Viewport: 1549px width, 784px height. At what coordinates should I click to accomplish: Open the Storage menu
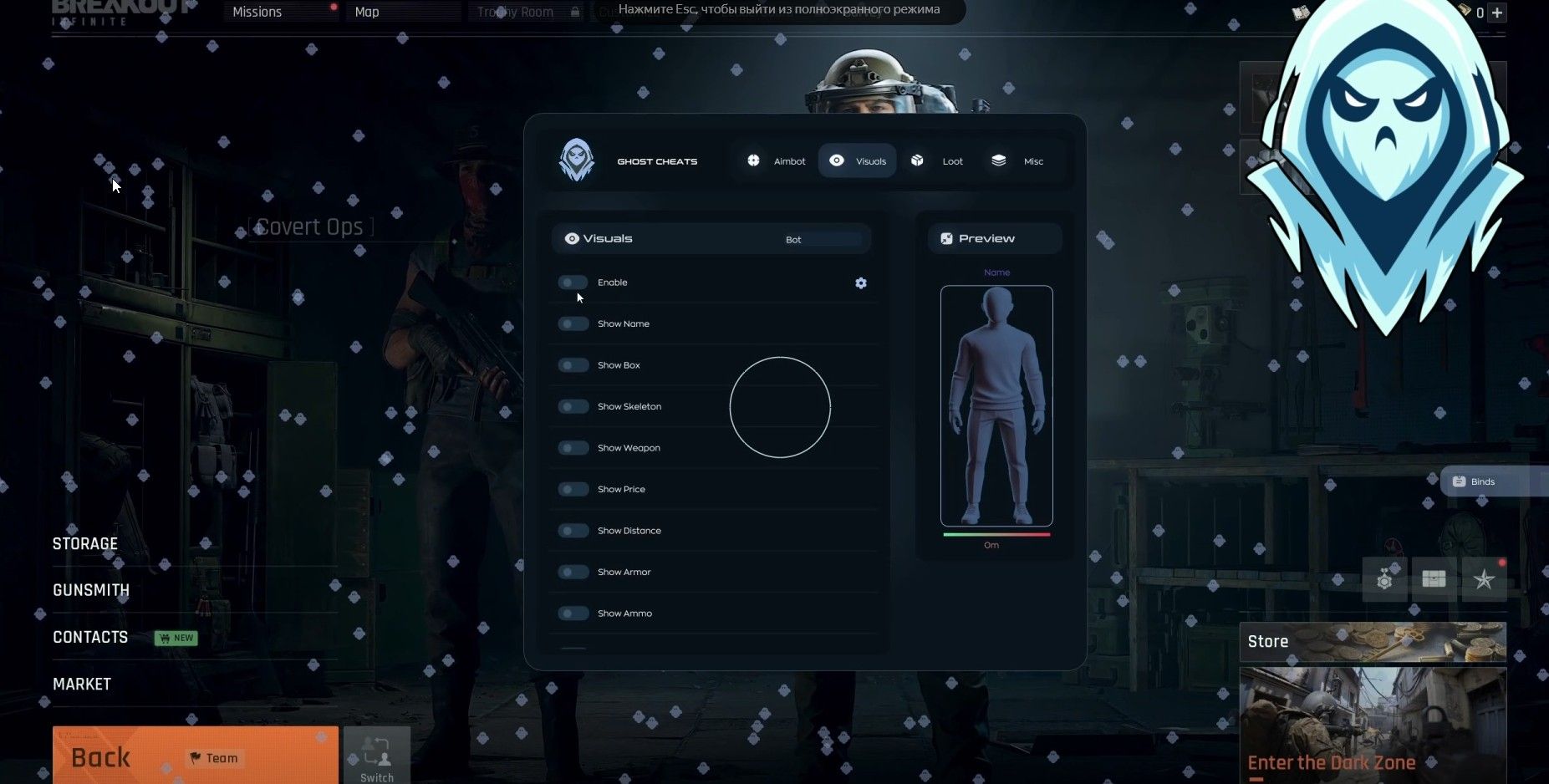tap(85, 544)
